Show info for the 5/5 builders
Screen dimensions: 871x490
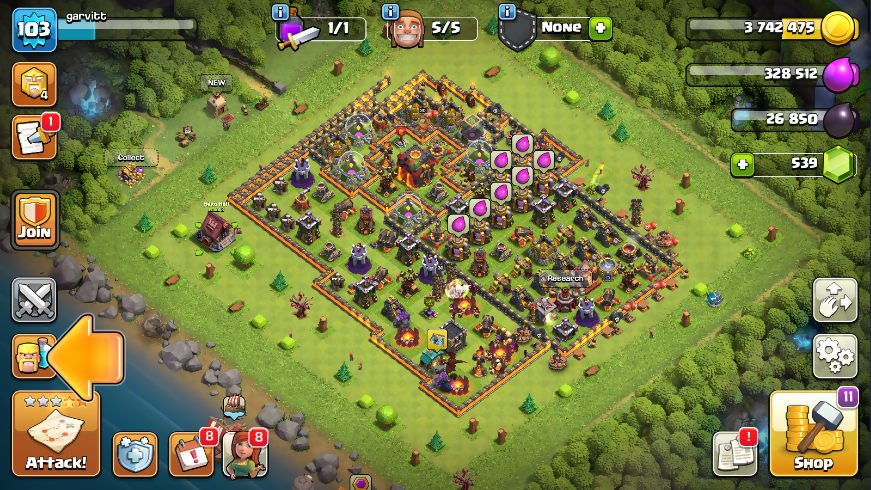(391, 12)
